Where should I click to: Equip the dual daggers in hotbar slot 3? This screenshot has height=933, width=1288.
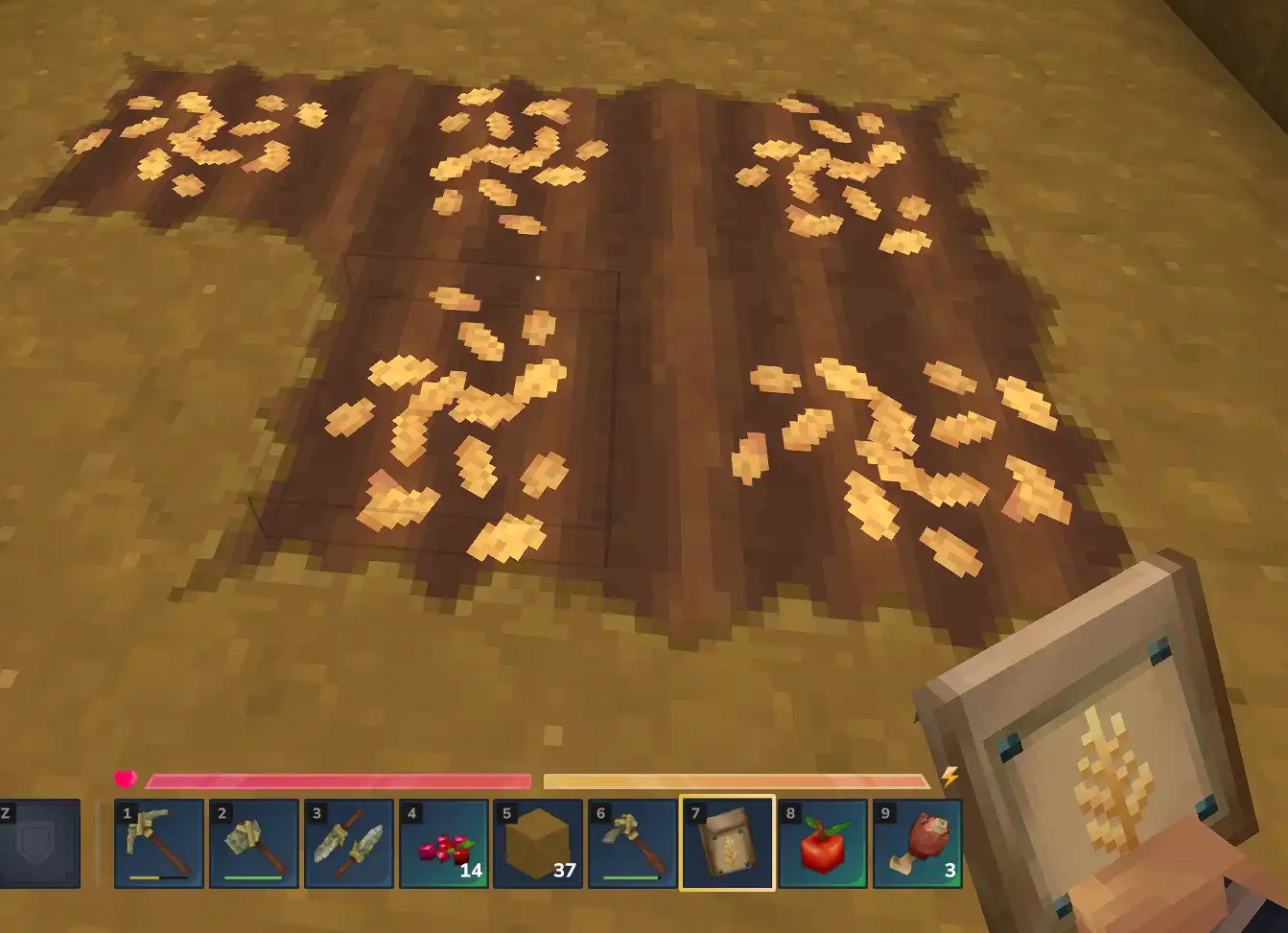[348, 848]
